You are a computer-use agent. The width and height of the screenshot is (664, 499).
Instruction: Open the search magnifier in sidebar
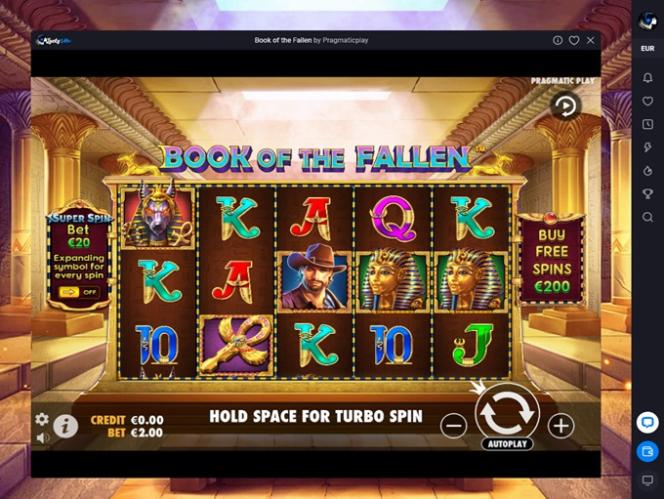(x=647, y=217)
